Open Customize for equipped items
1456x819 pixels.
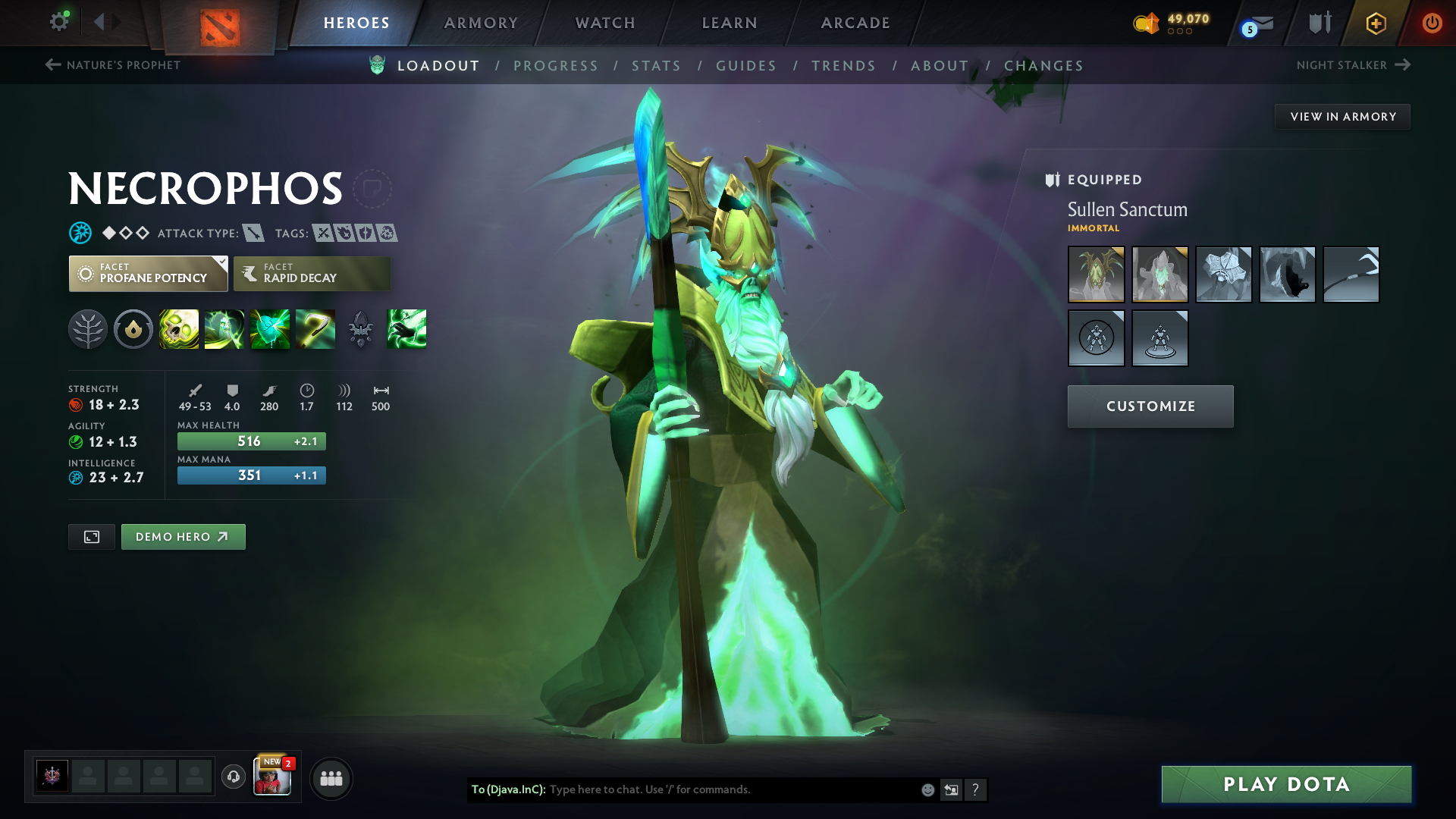click(x=1150, y=406)
